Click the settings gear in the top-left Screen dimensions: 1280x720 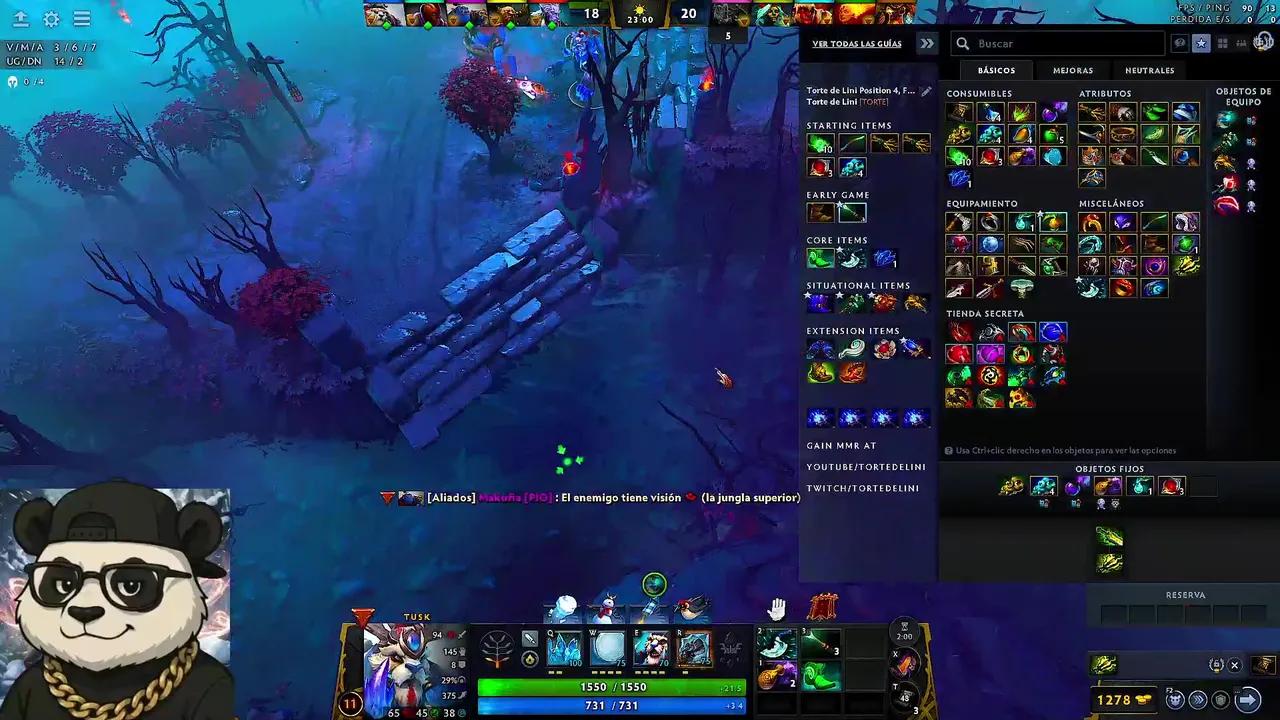coord(52,19)
